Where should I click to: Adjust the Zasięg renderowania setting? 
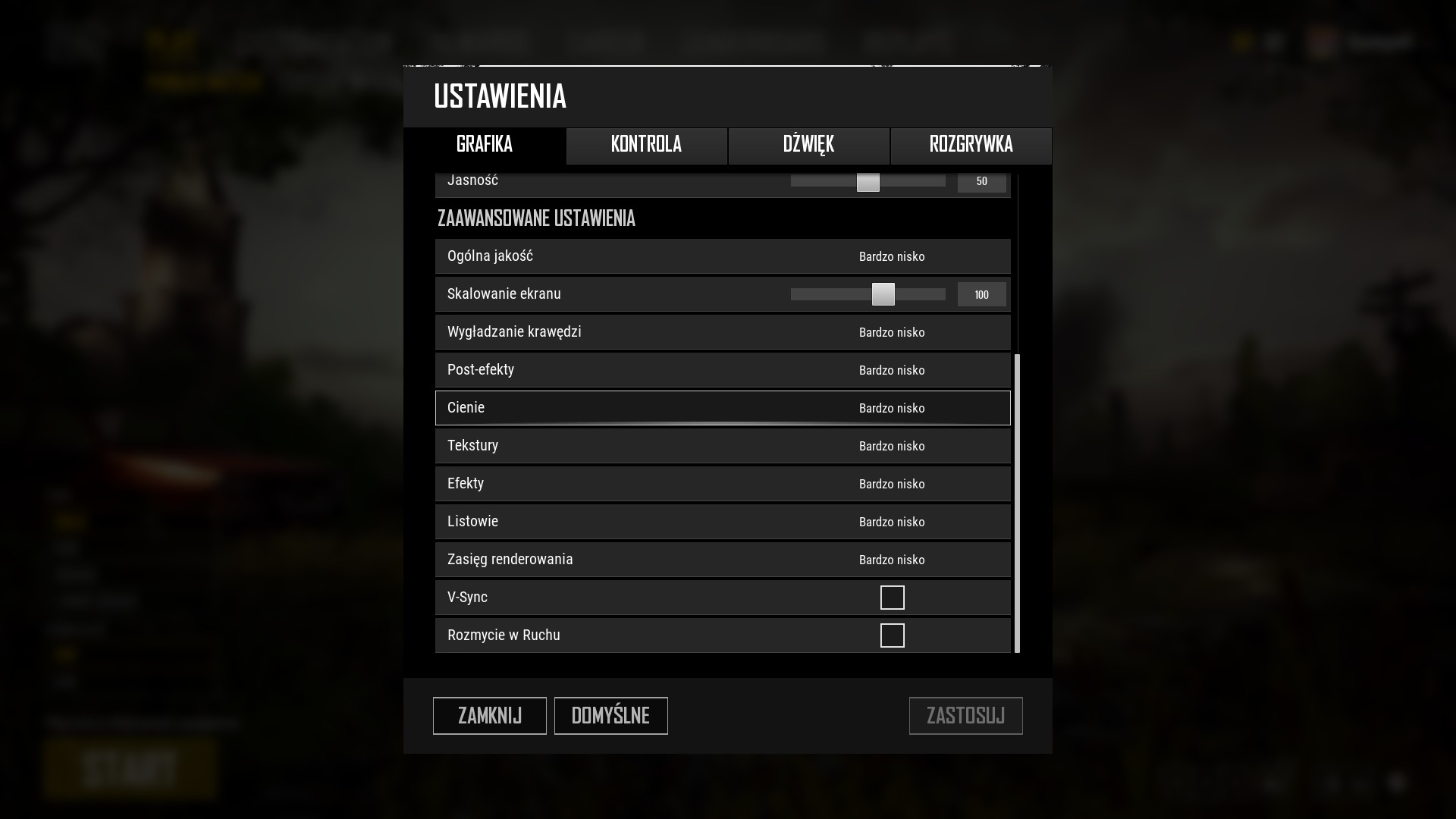click(892, 560)
